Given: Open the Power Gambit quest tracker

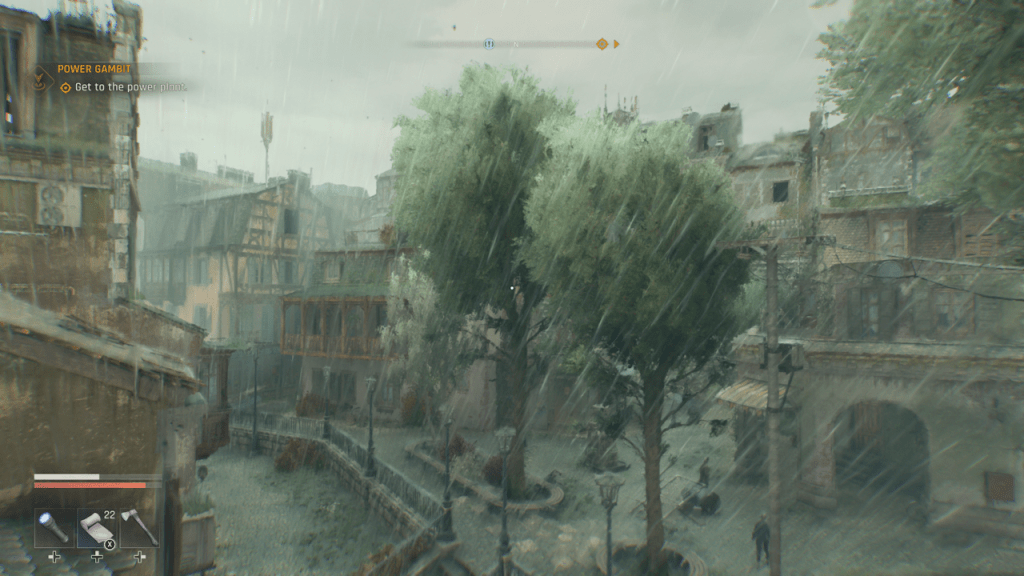Looking at the screenshot, I should coord(94,69).
